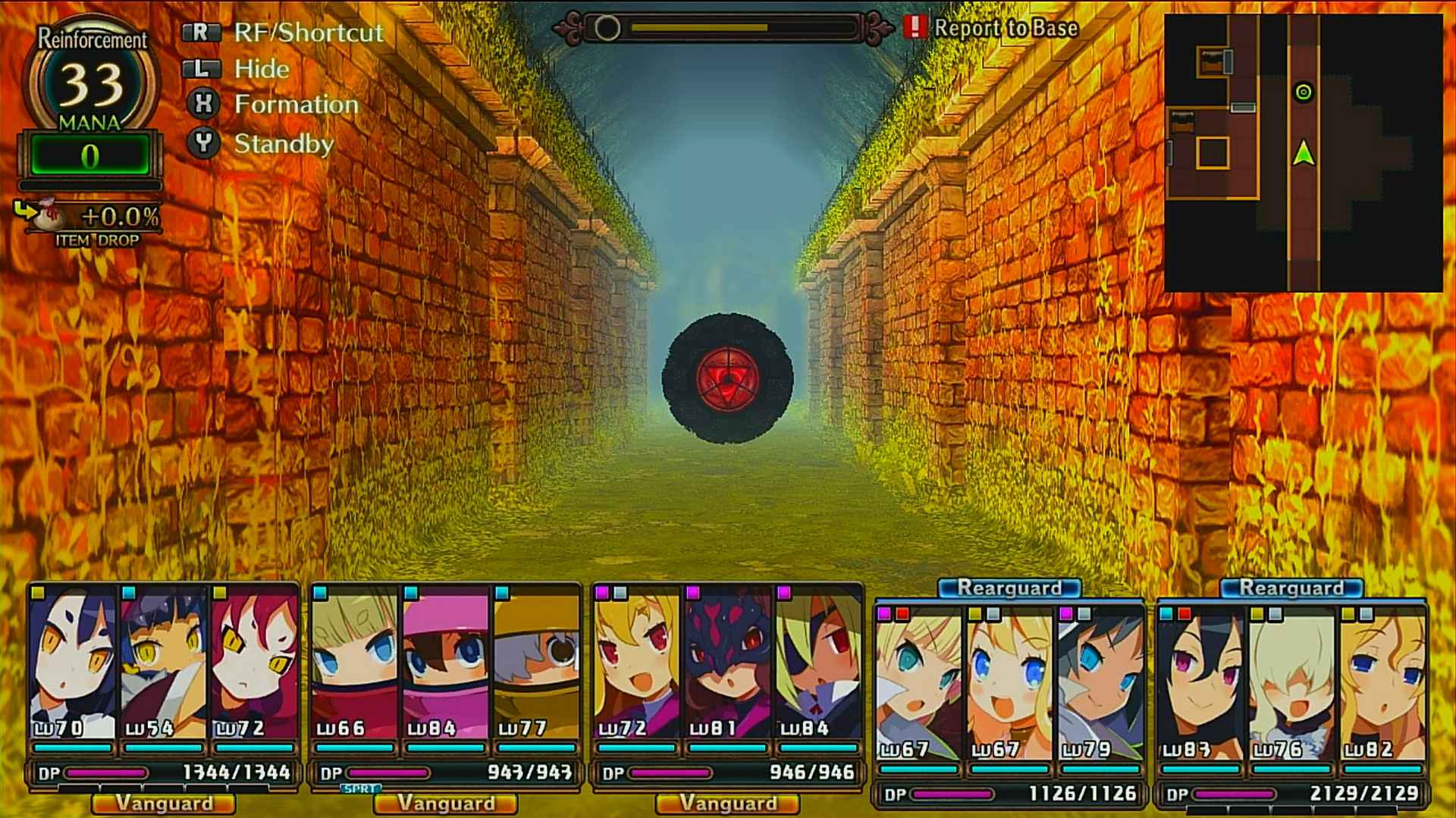Viewport: 1456px width, 818px height.
Task: Select the yellow-hooded Lv77 puppet portrait
Action: [536, 663]
